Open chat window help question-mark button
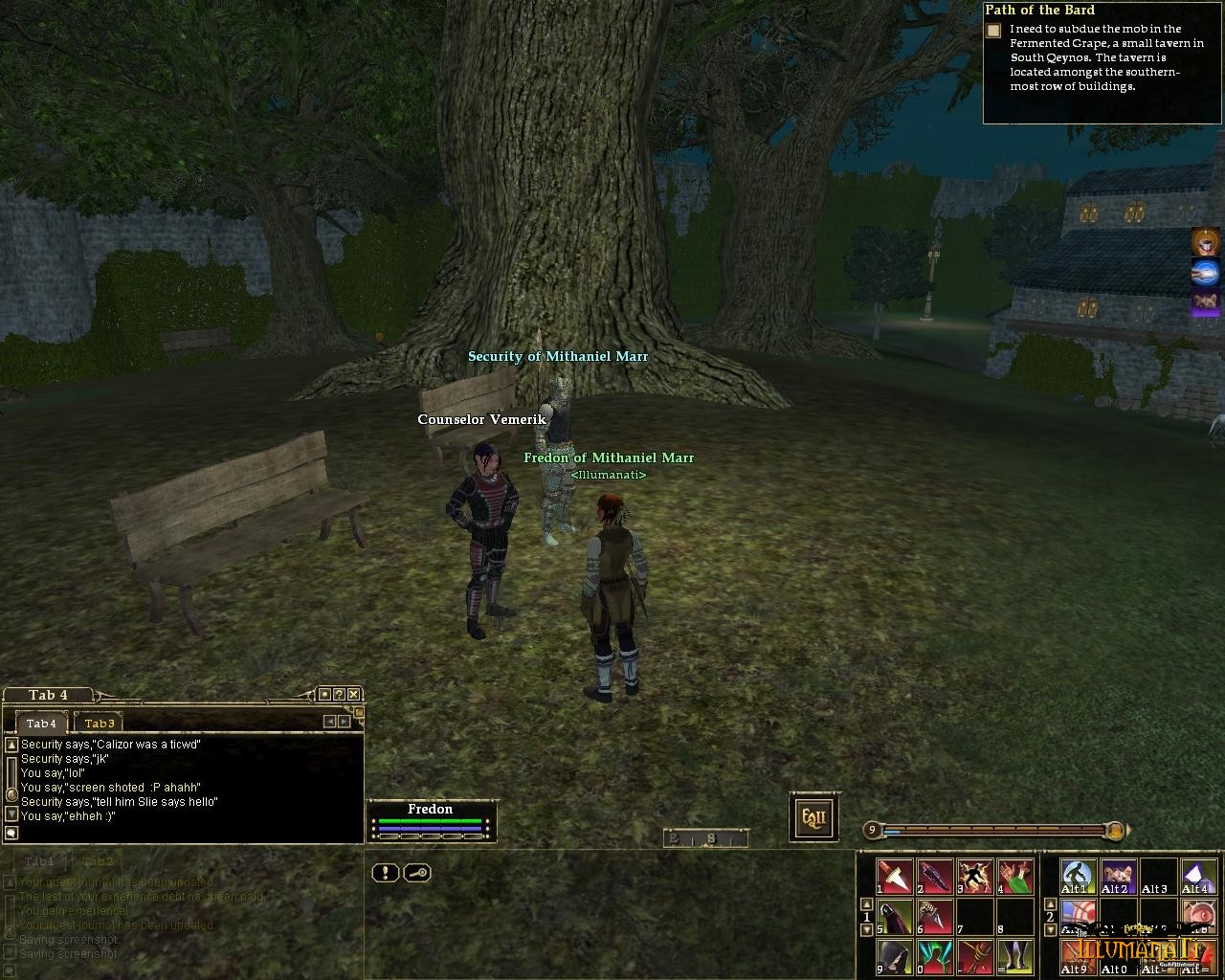The width and height of the screenshot is (1225, 980). pos(339,695)
